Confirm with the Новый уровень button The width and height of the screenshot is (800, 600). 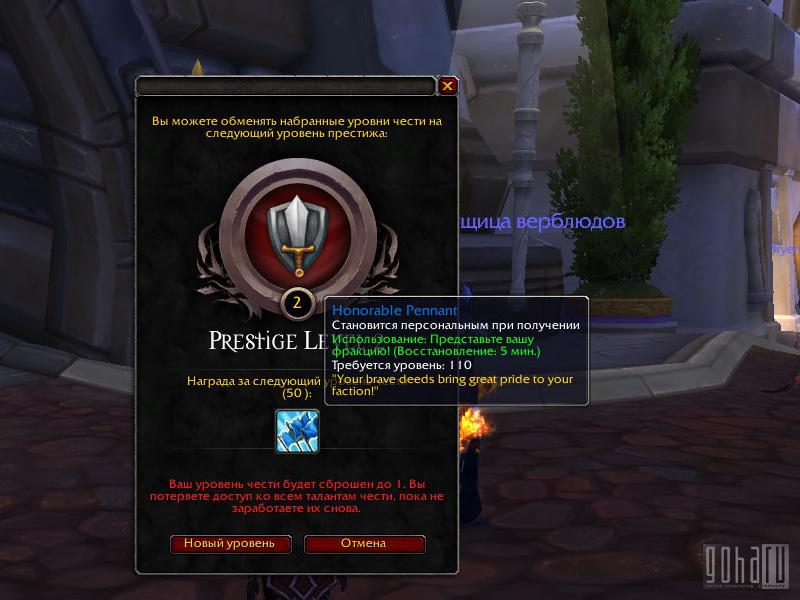click(230, 543)
